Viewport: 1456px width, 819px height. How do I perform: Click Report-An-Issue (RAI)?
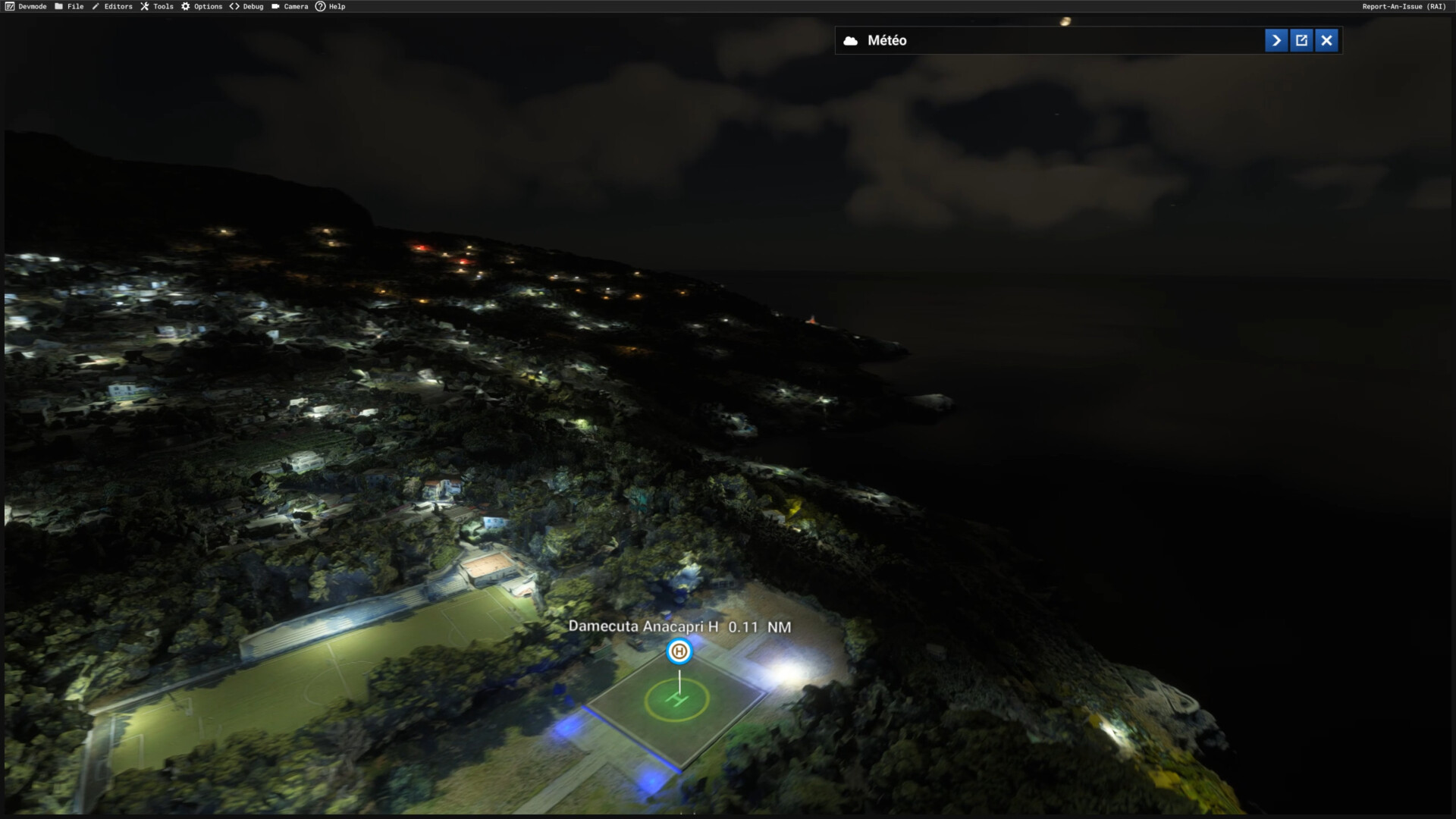1404,6
